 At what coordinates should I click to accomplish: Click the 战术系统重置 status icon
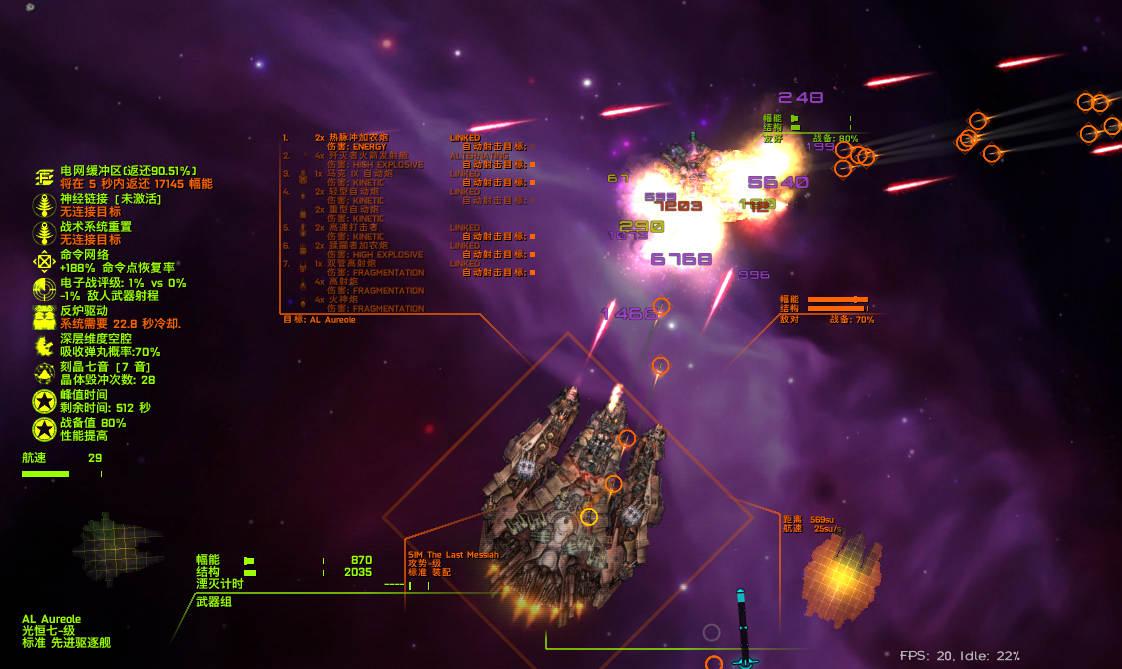click(44, 233)
